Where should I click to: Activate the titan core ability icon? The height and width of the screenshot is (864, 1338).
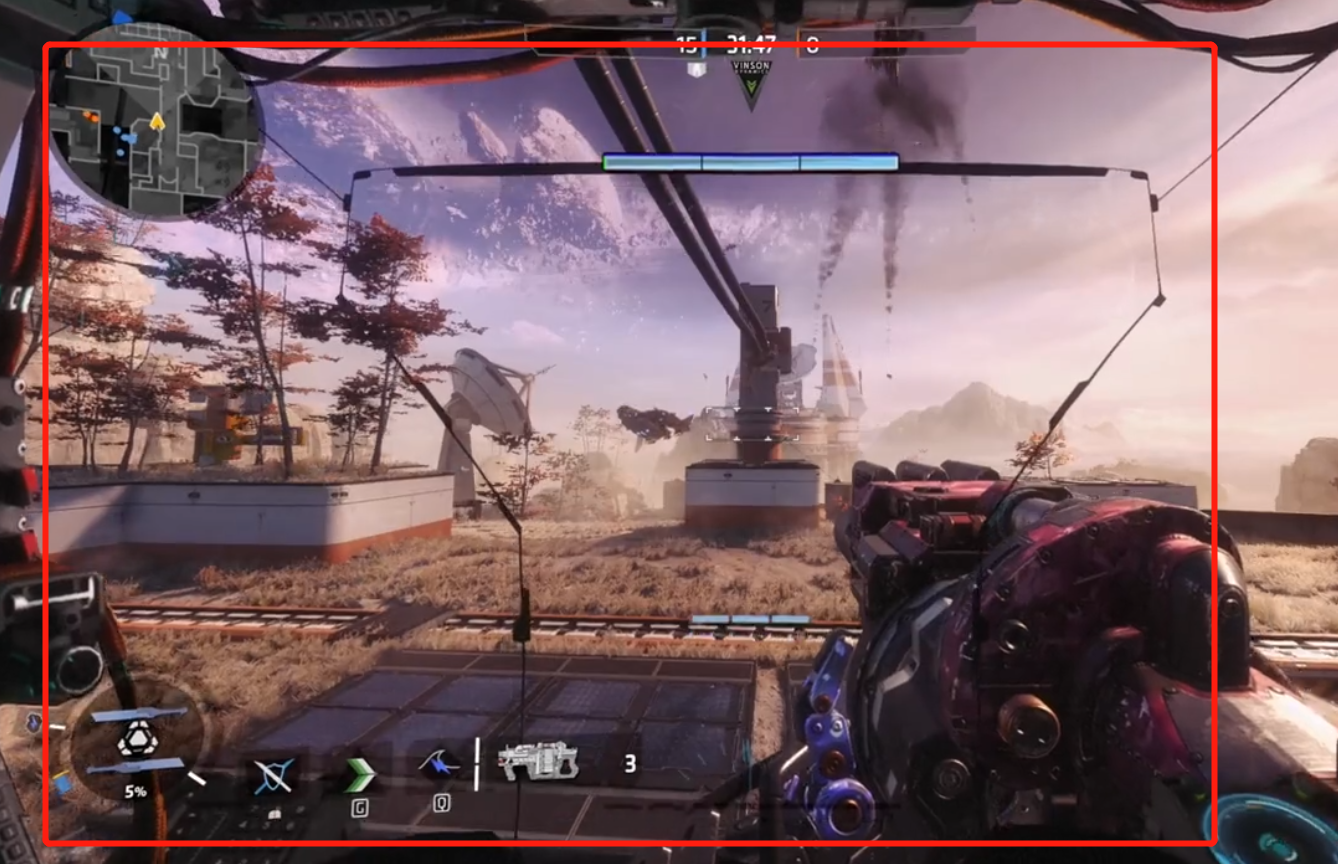(x=135, y=740)
